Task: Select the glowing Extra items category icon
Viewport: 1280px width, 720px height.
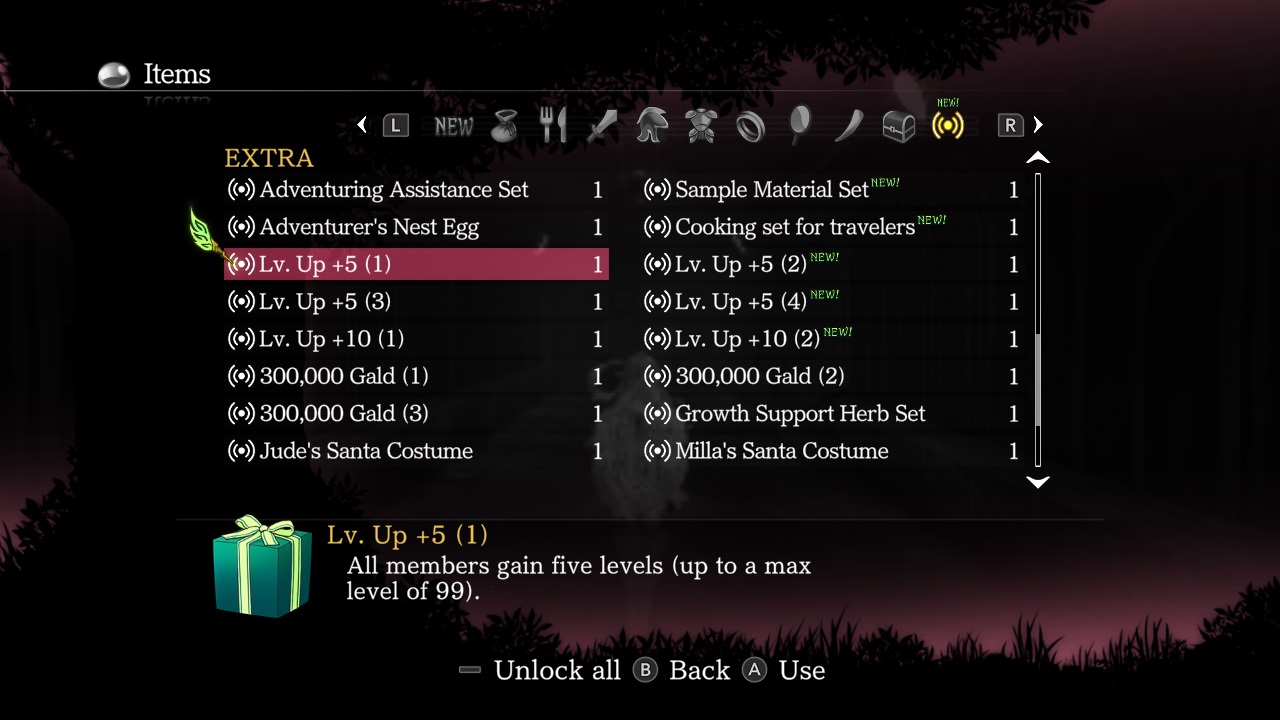Action: coord(947,125)
